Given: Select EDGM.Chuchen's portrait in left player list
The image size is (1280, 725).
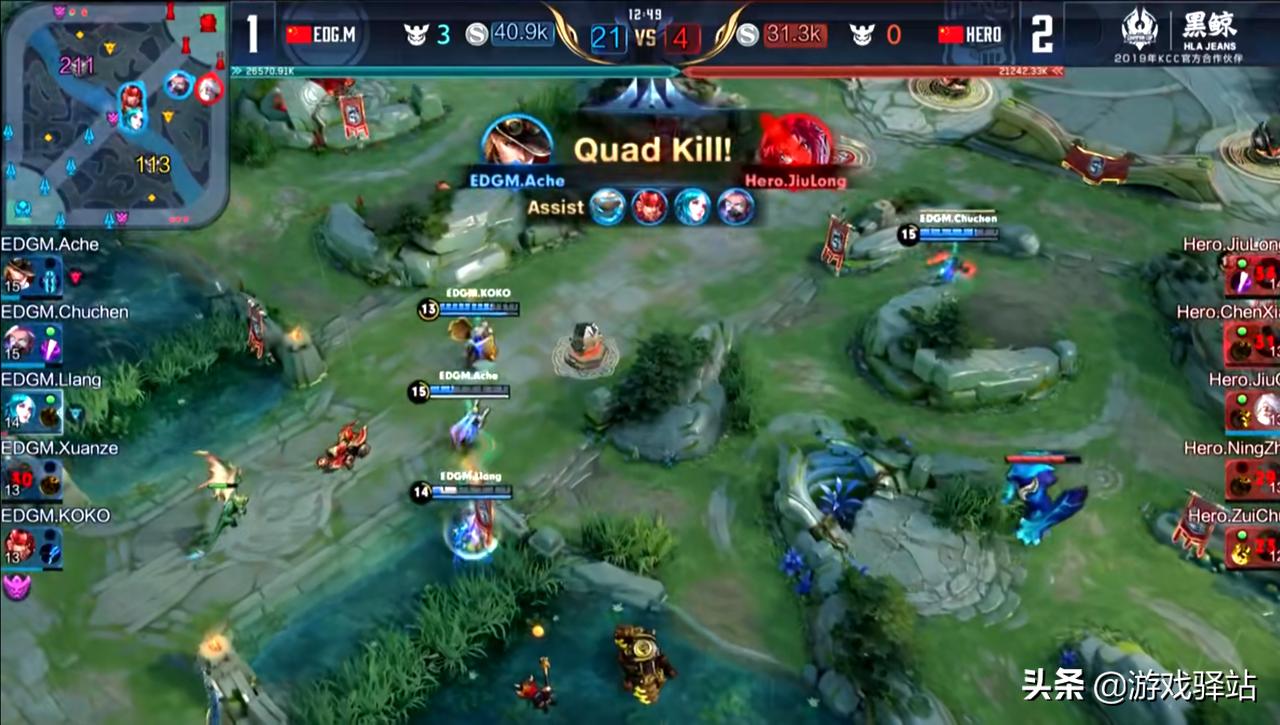Looking at the screenshot, I should [x=18, y=342].
